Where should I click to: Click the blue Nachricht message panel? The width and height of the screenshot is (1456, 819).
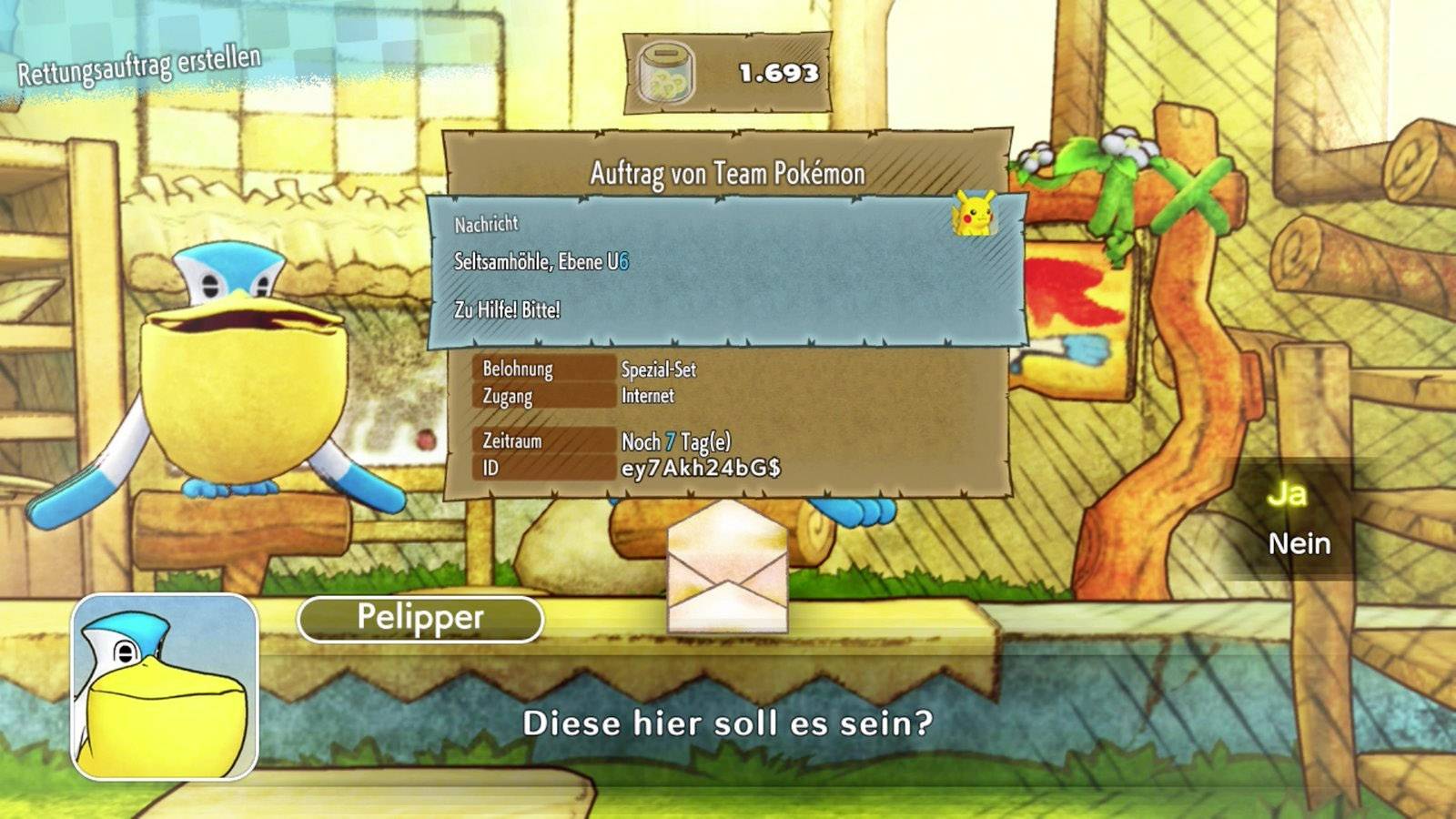(x=719, y=273)
